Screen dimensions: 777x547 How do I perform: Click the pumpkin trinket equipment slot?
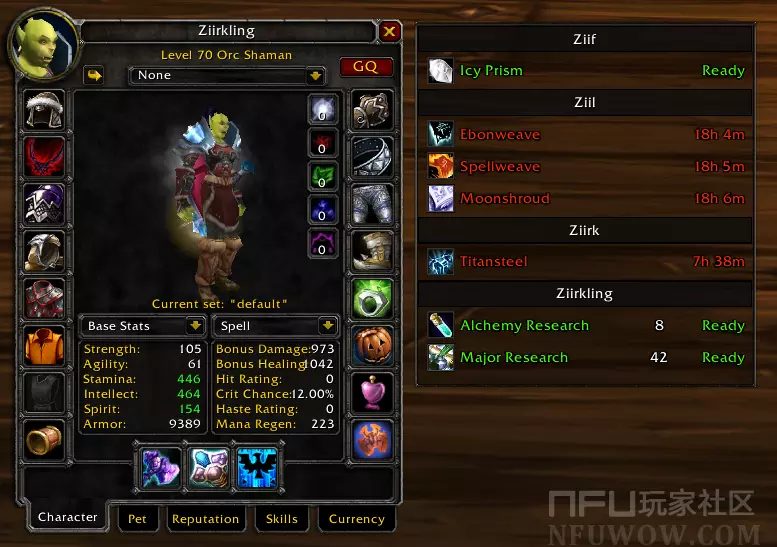[x=372, y=346]
